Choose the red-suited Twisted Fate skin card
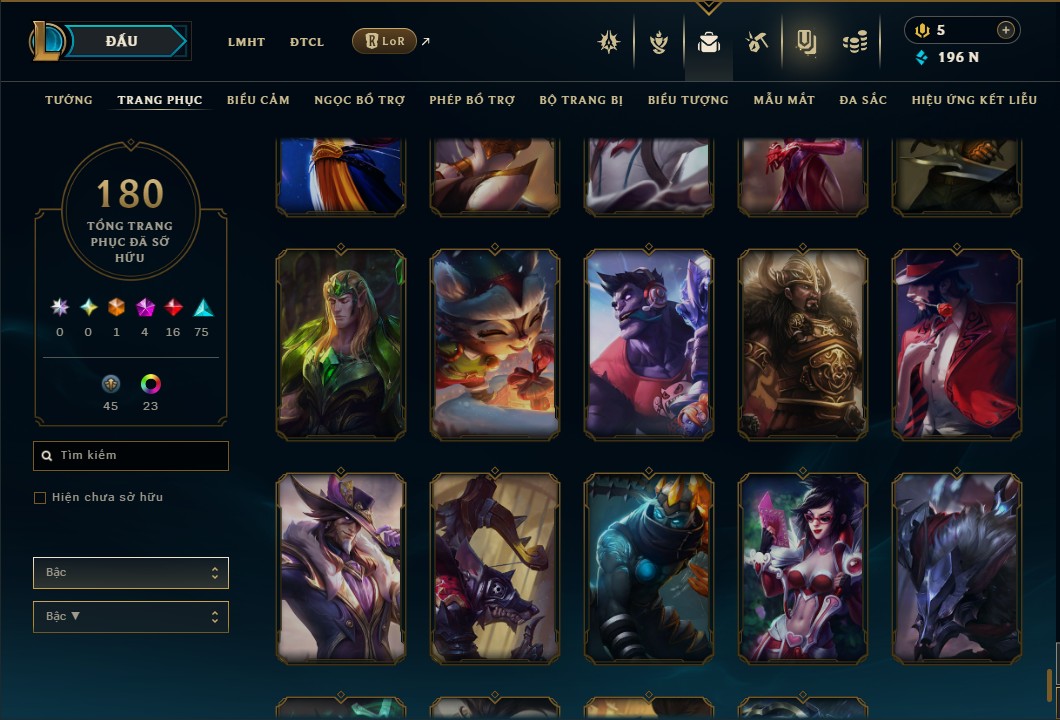 pos(957,345)
